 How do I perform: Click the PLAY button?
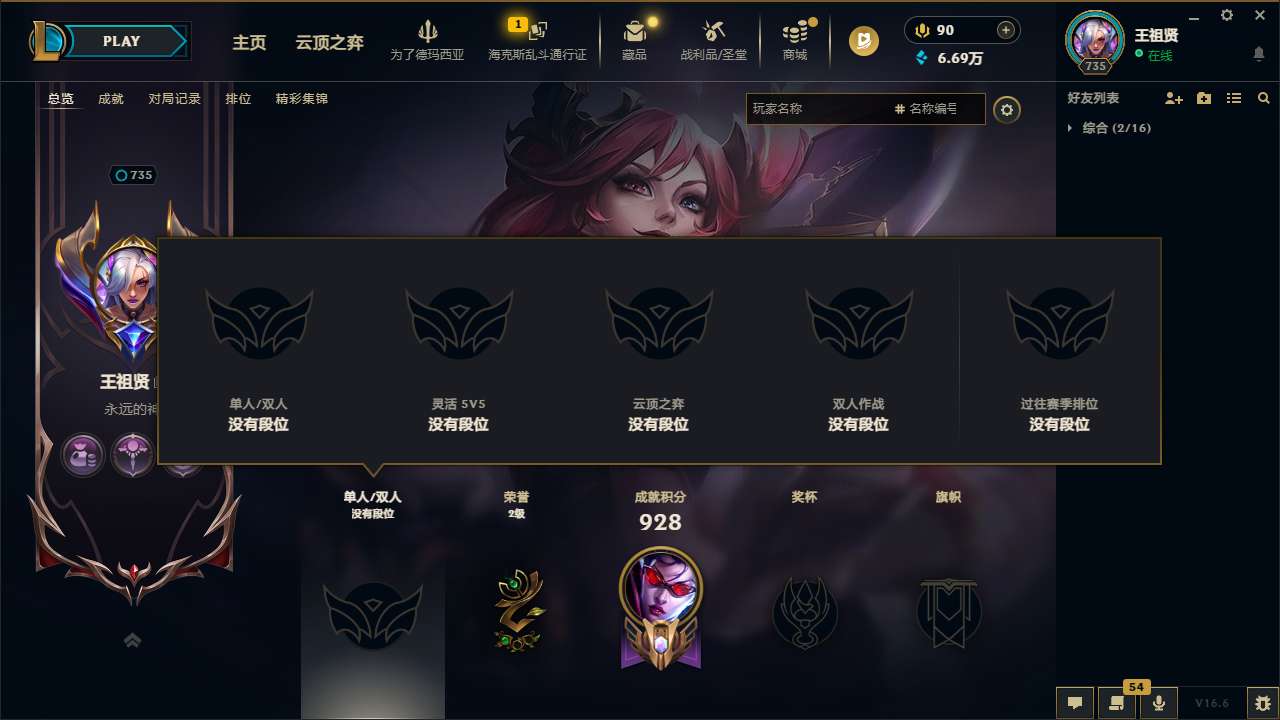coord(122,41)
